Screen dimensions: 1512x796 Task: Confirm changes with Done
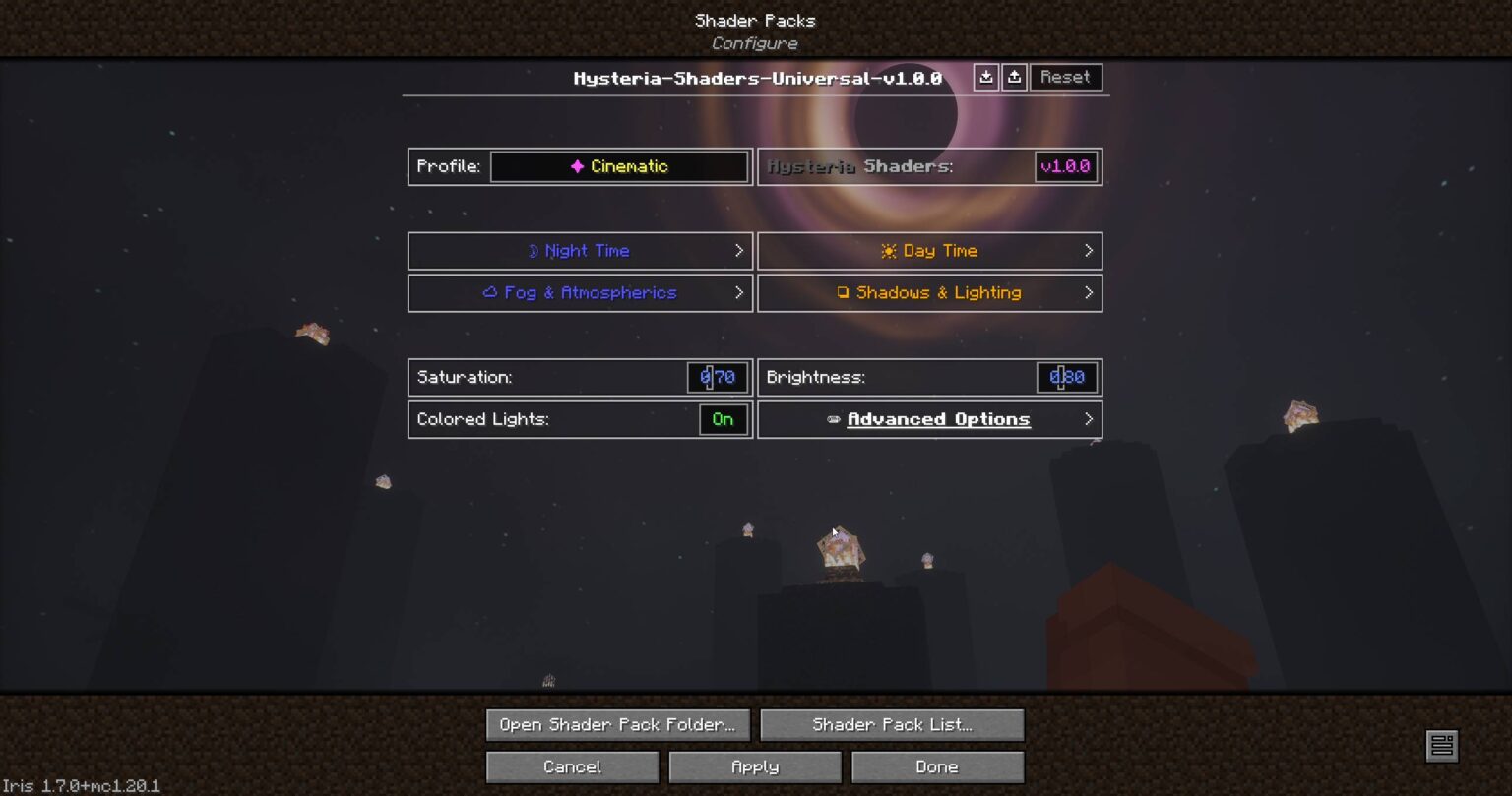pos(936,766)
